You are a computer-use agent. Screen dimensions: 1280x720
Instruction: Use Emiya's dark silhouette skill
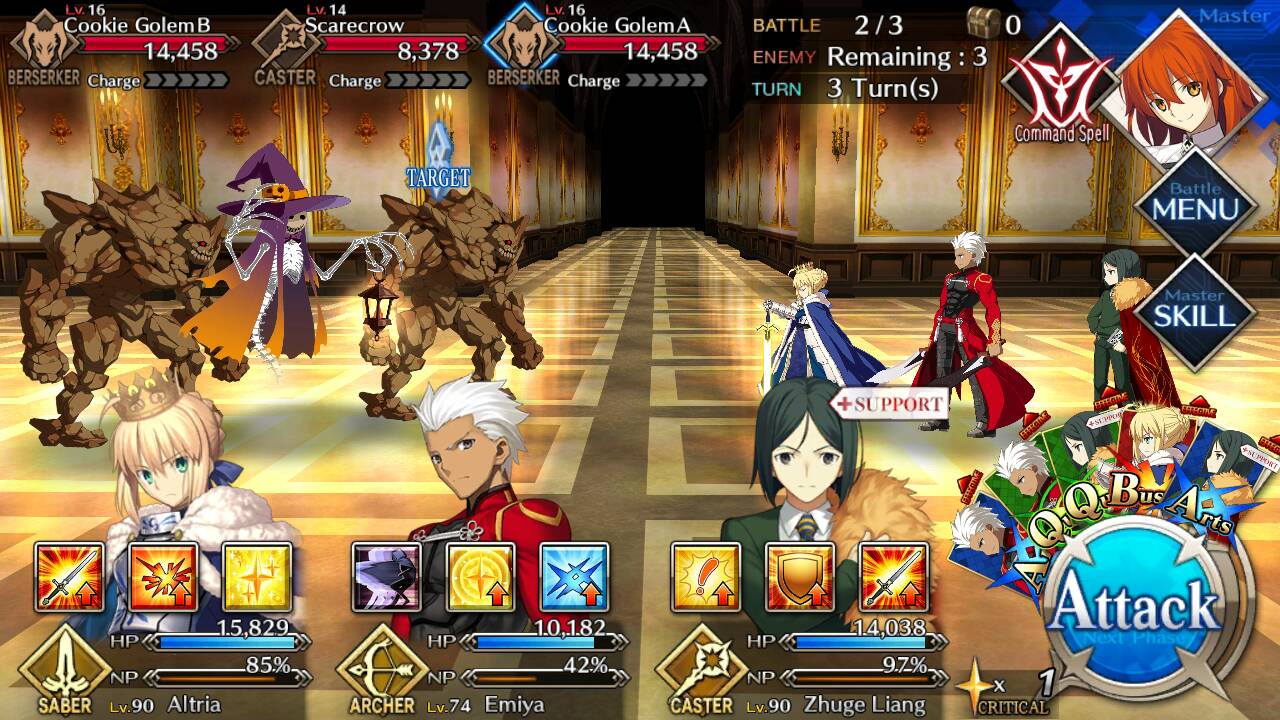tap(386, 577)
